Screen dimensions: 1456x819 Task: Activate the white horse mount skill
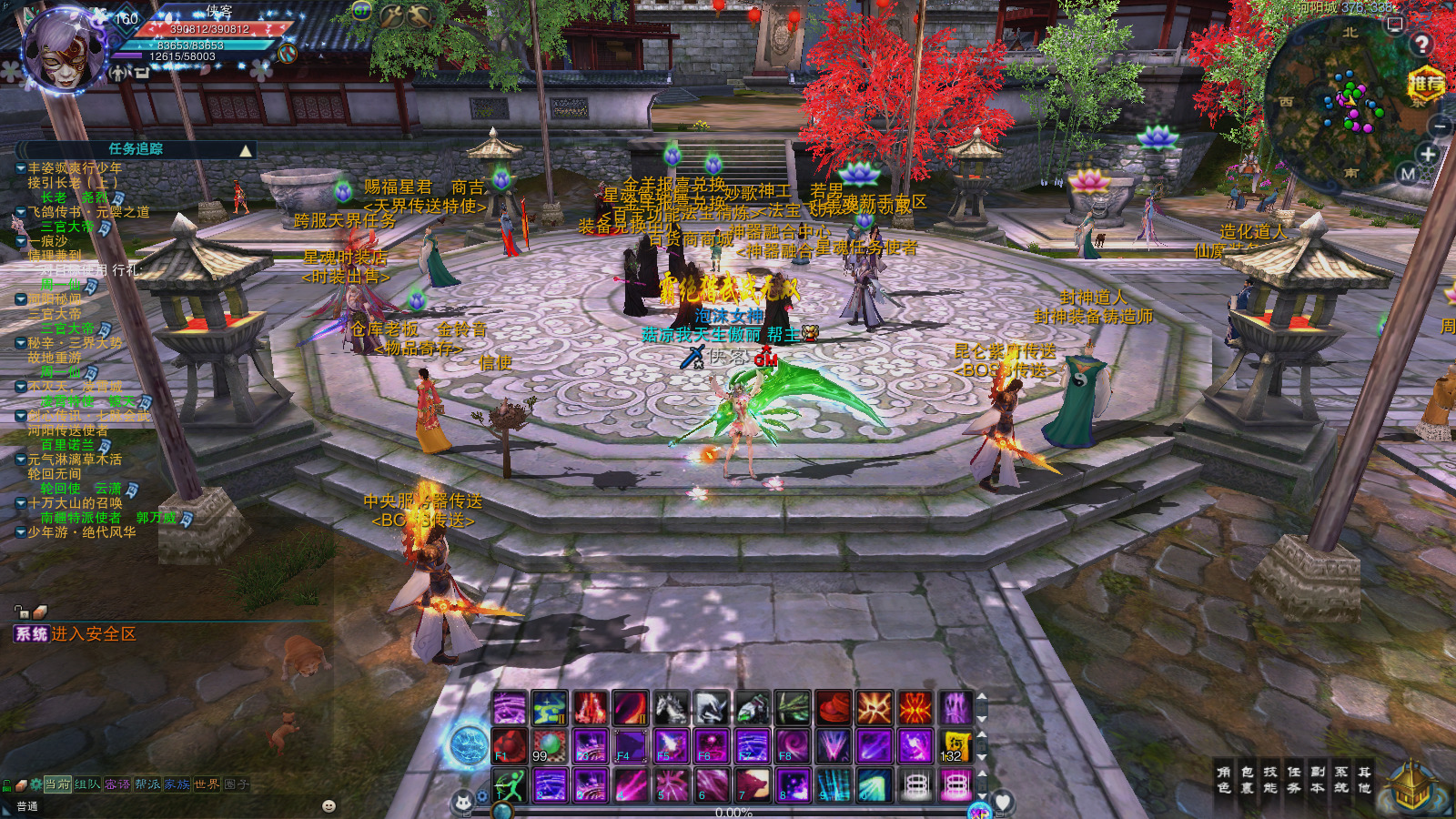pyautogui.click(x=671, y=708)
